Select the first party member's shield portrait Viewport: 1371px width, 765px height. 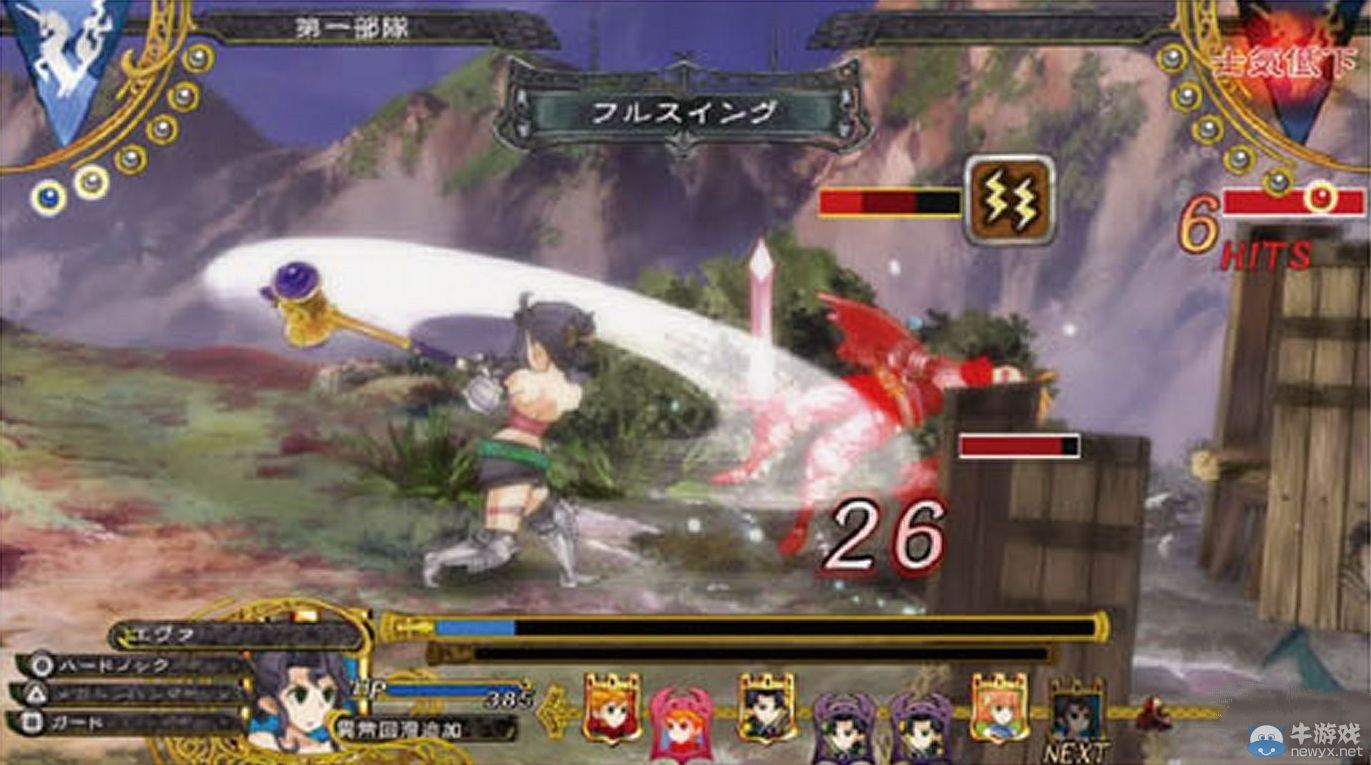[610, 710]
